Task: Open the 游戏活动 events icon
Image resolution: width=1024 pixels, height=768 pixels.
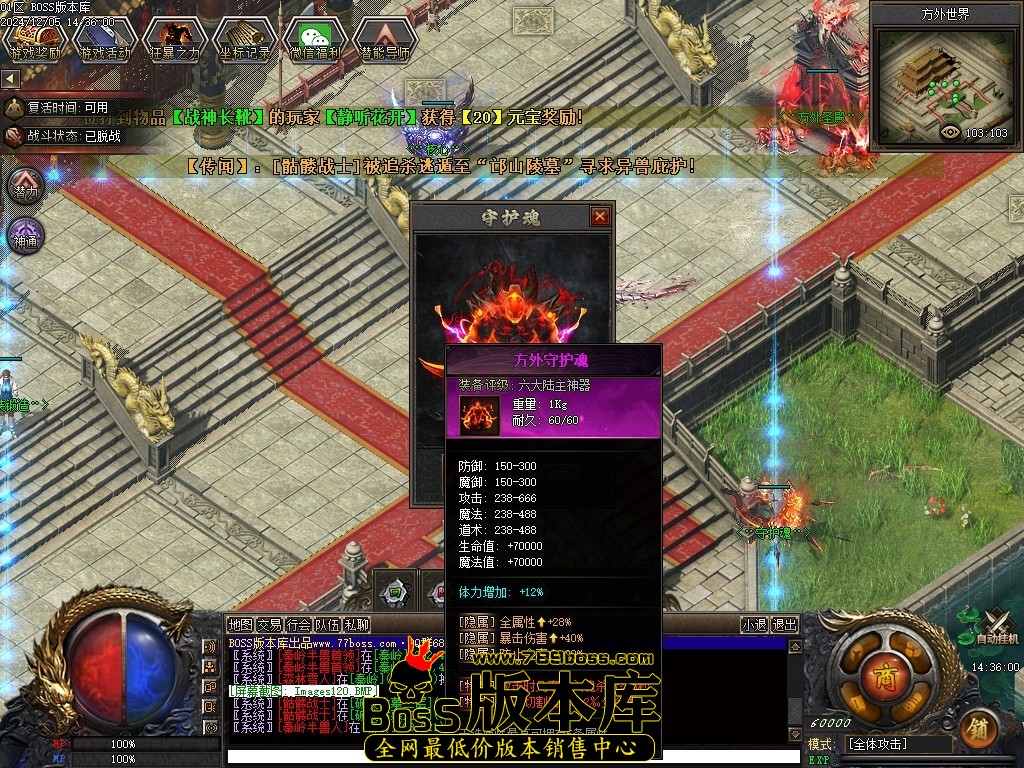Action: [105, 40]
